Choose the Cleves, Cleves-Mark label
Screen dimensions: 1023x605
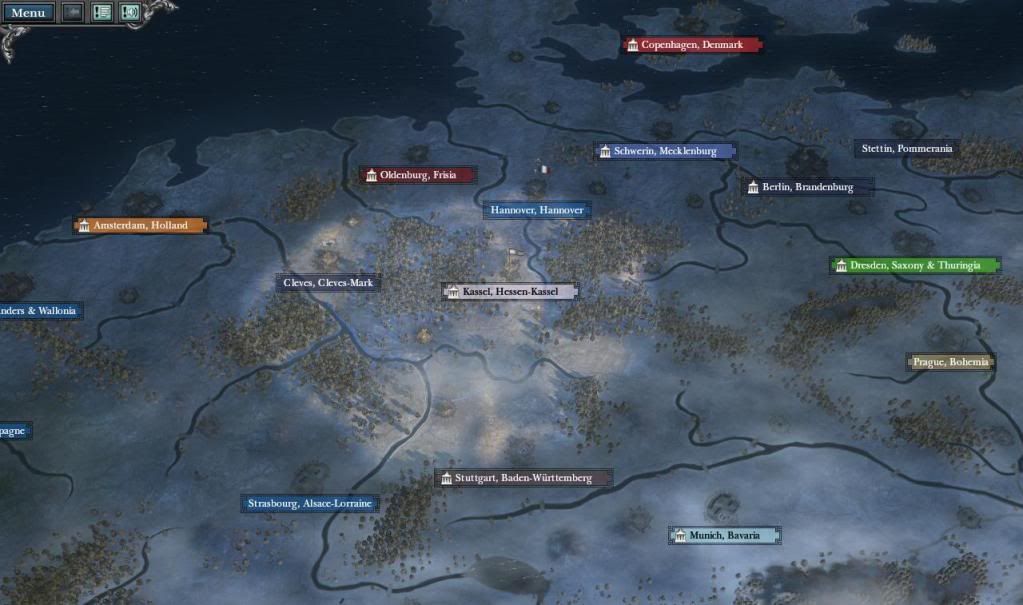[328, 283]
